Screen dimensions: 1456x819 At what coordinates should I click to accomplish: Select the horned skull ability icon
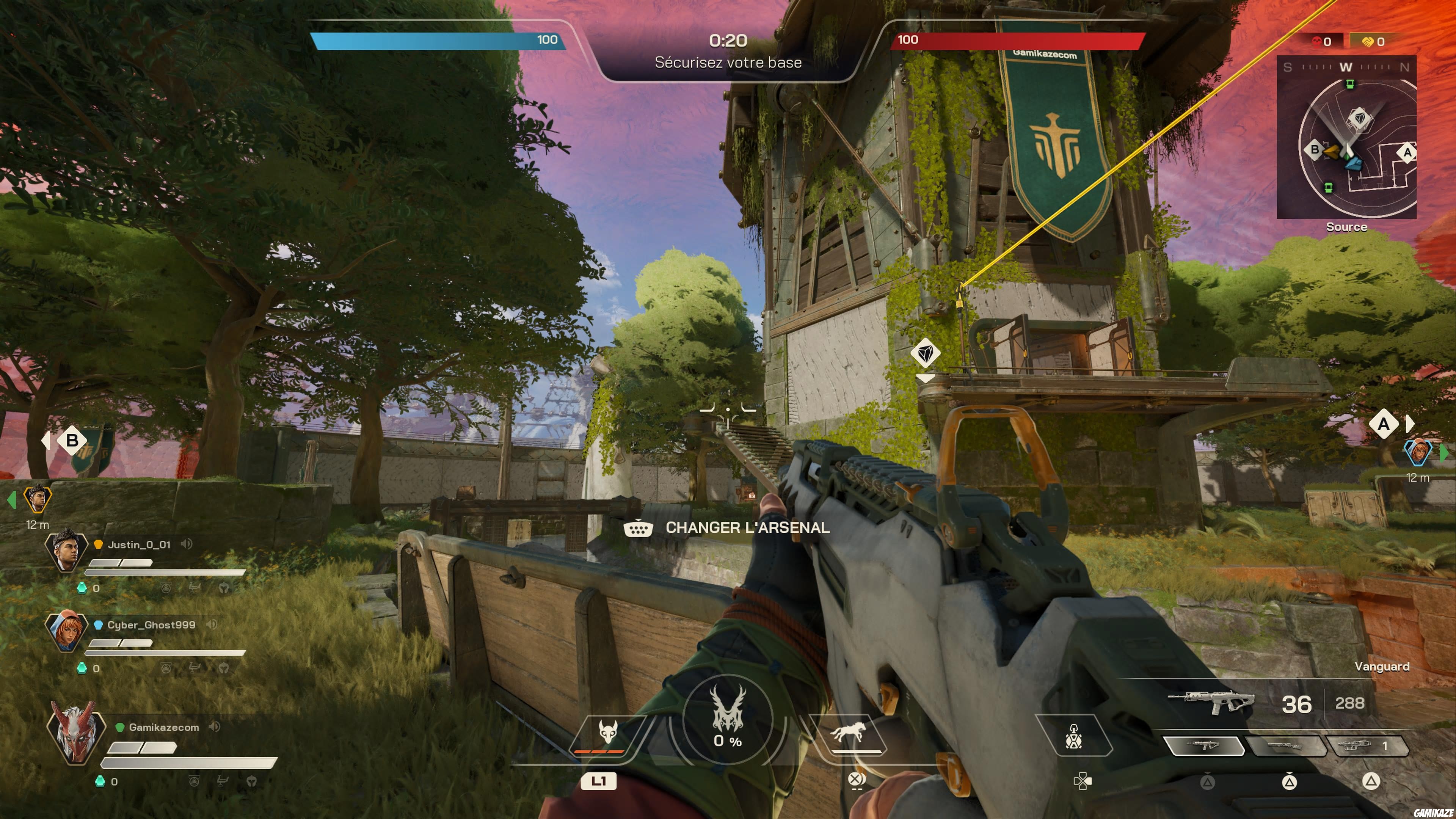(x=607, y=733)
